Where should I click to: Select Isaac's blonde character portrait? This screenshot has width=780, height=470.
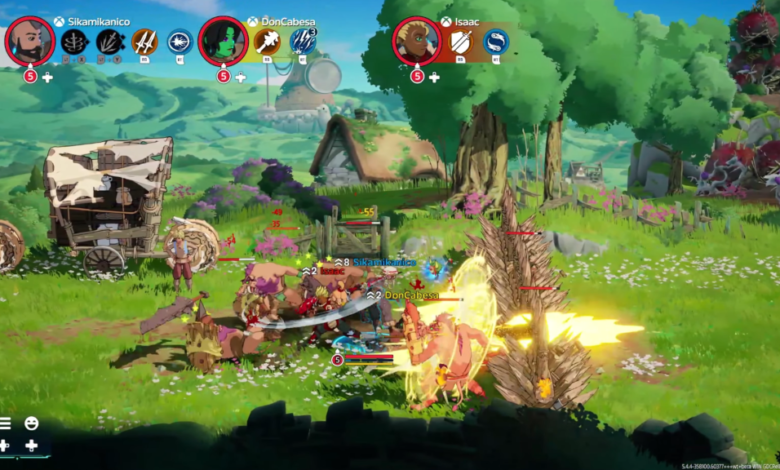click(416, 41)
